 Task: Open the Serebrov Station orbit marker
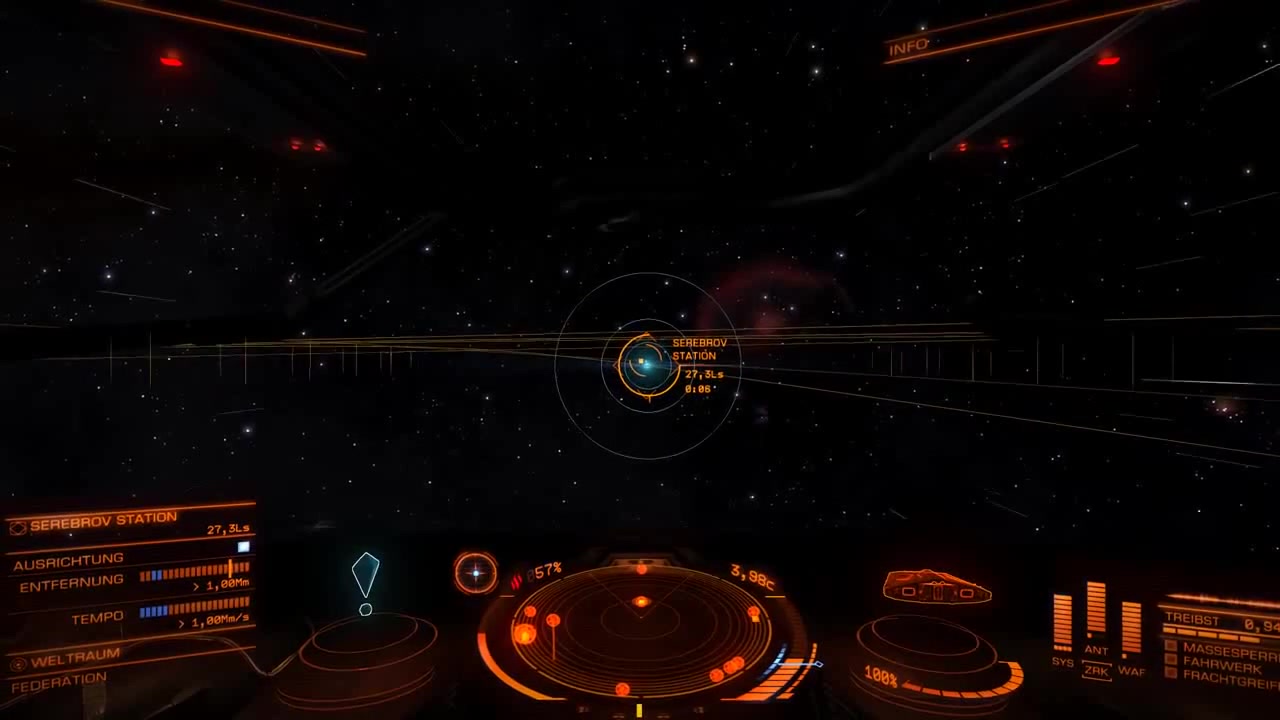[x=649, y=367]
